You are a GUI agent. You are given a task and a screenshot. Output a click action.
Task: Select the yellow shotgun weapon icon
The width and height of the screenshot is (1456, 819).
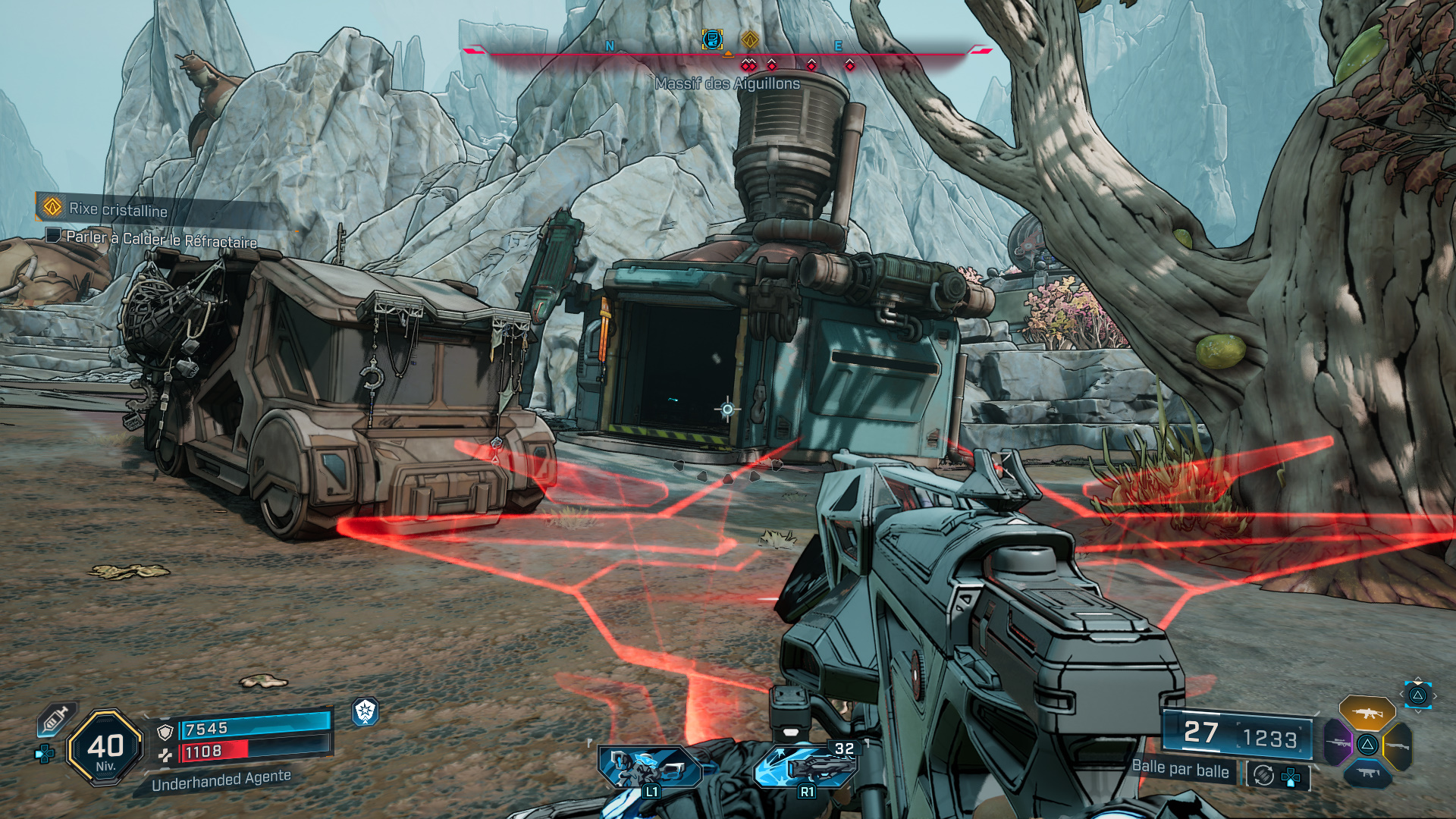pos(1398,745)
